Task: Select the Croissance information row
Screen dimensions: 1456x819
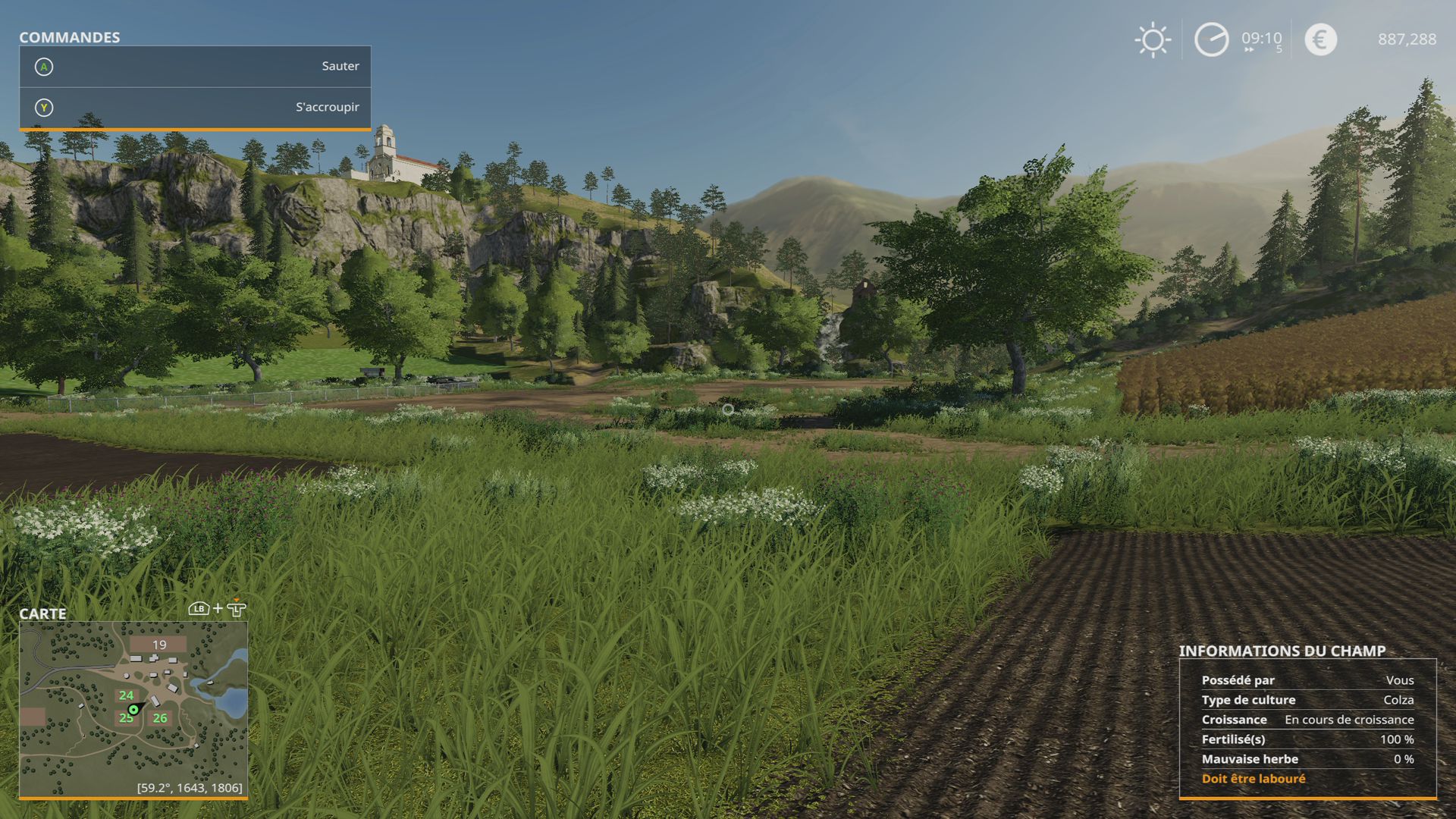Action: tap(1304, 720)
